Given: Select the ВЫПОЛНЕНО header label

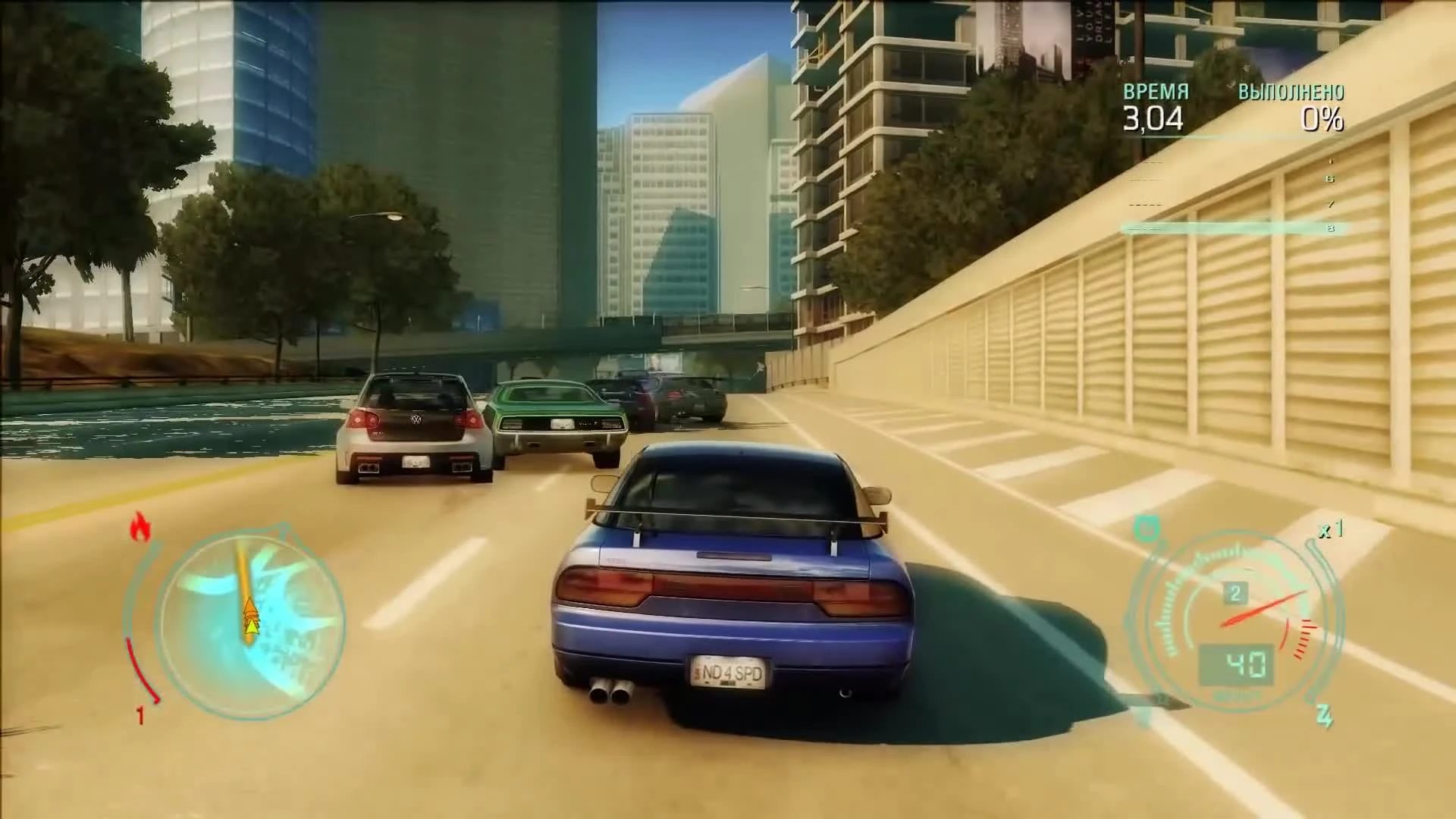Looking at the screenshot, I should (x=1289, y=93).
